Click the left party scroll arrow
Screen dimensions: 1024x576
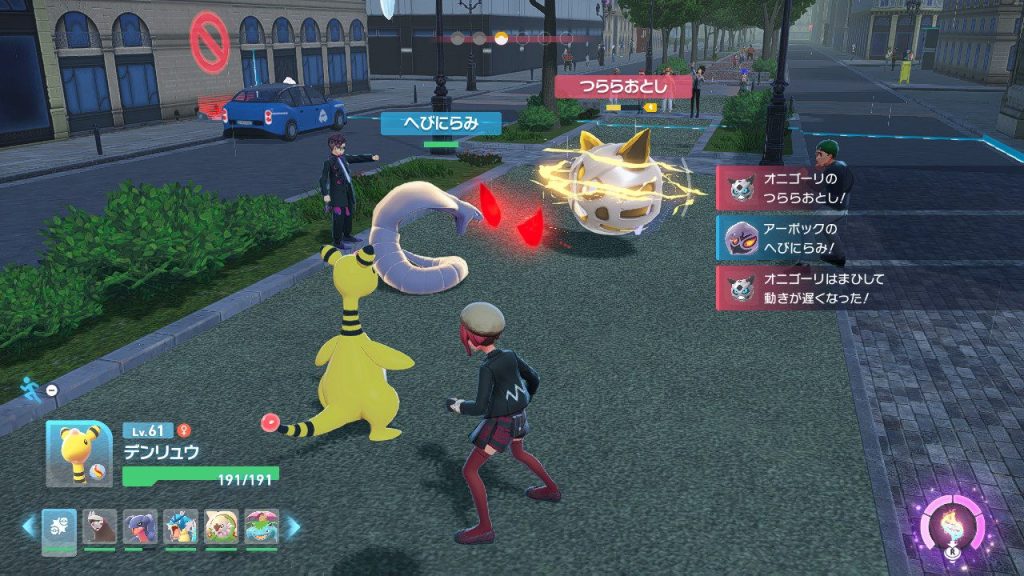coord(28,525)
